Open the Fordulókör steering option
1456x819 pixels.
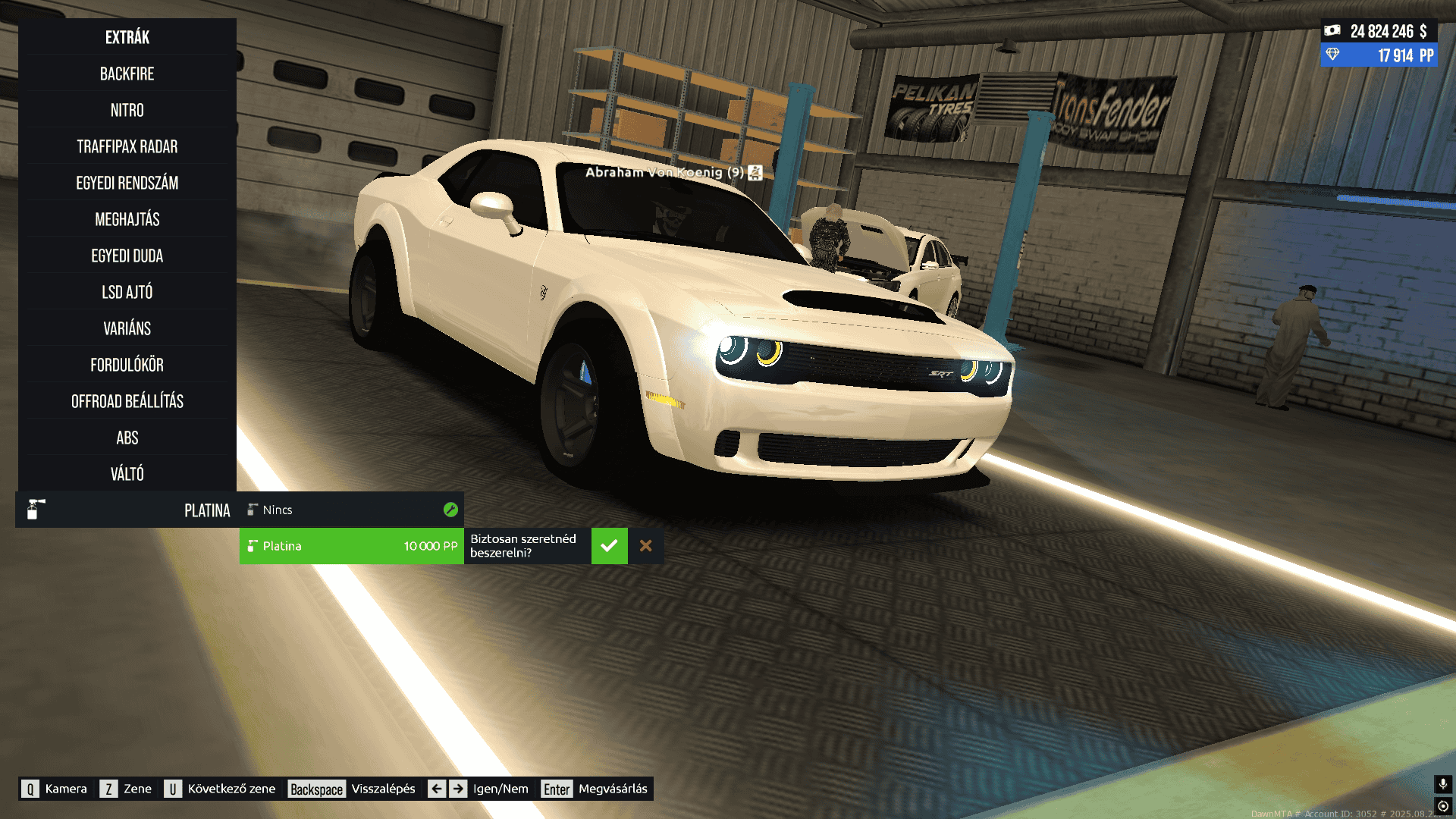[127, 365]
